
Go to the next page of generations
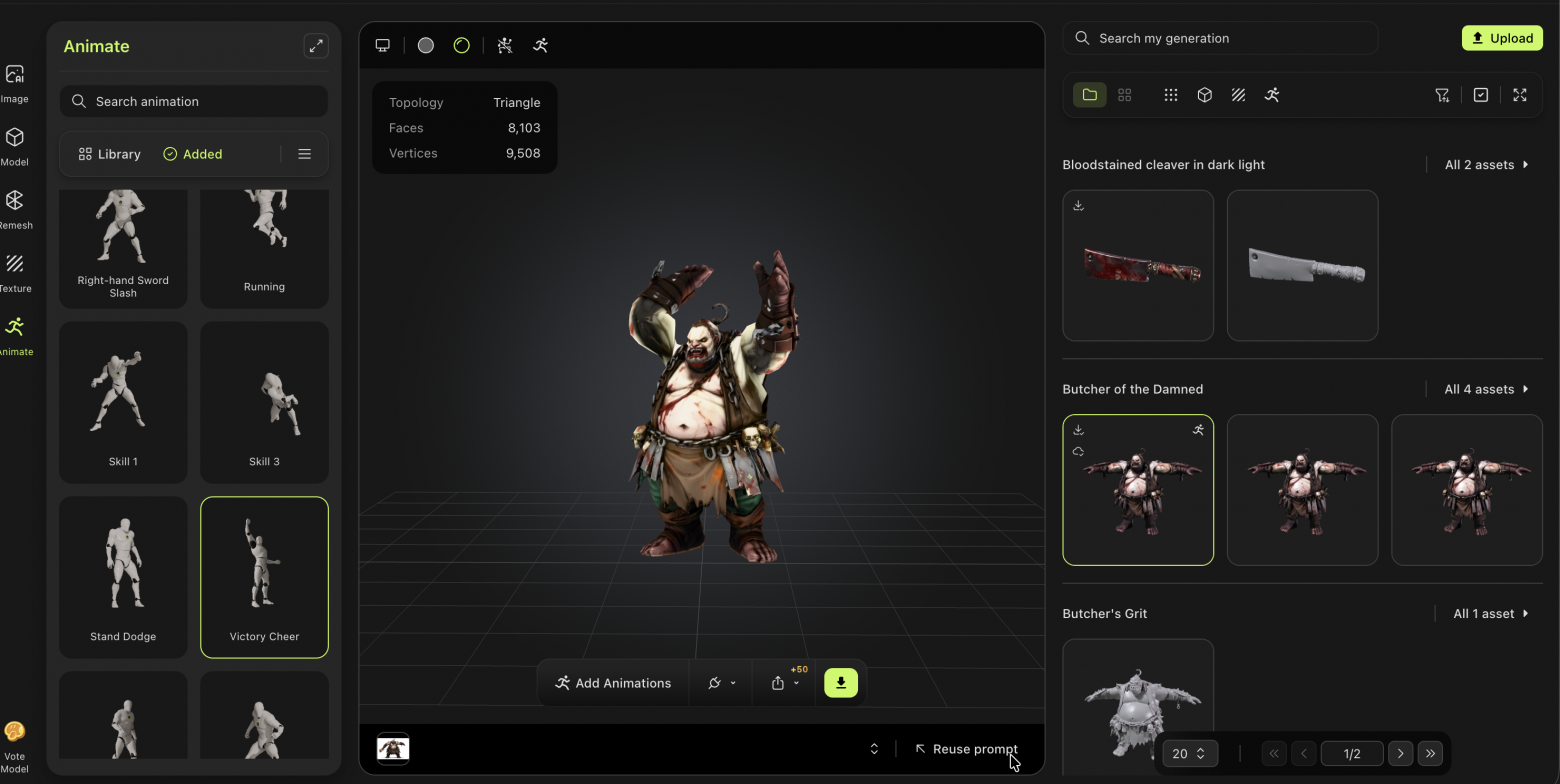1400,754
